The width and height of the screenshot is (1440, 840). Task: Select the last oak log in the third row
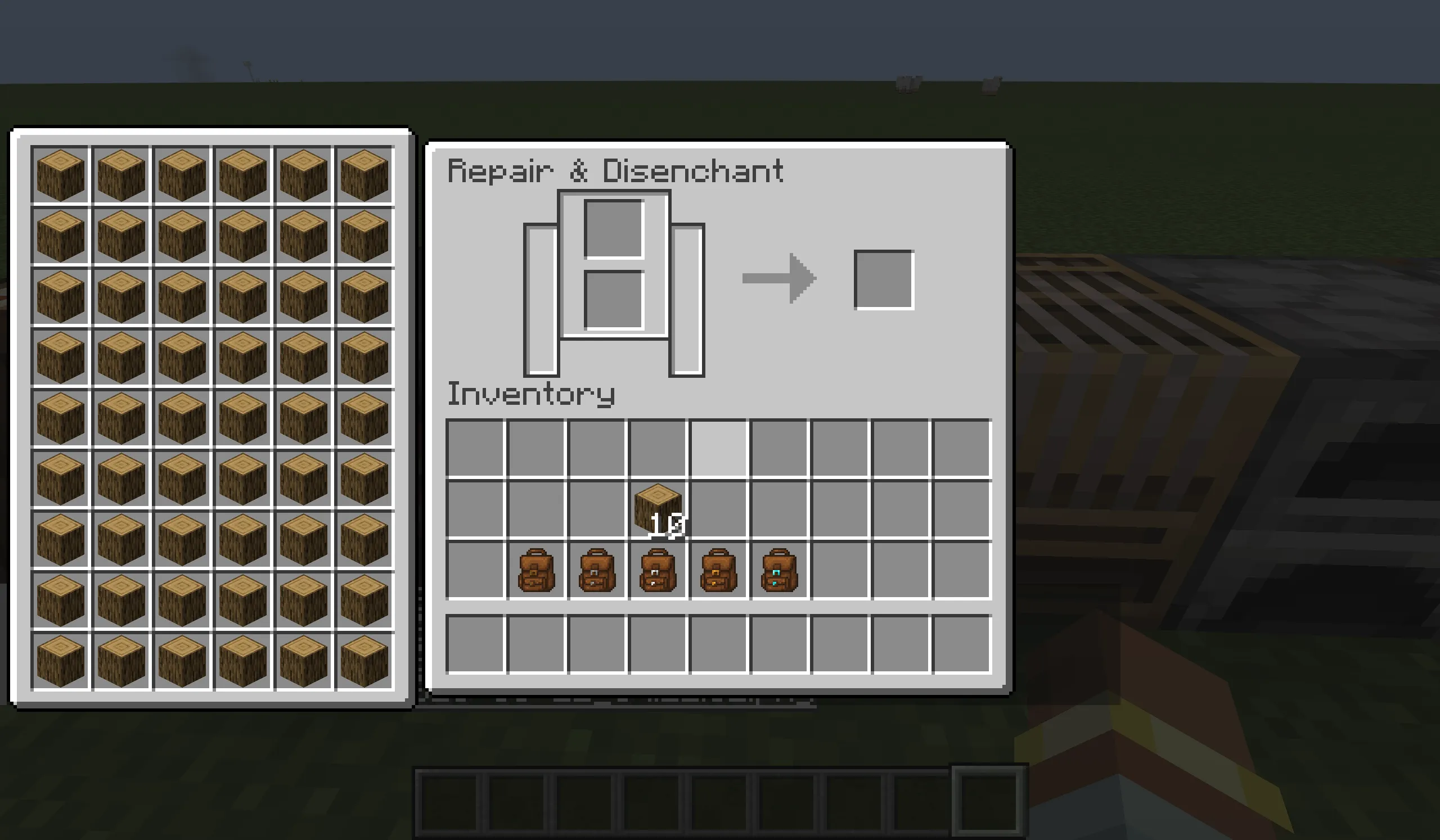pos(364,295)
